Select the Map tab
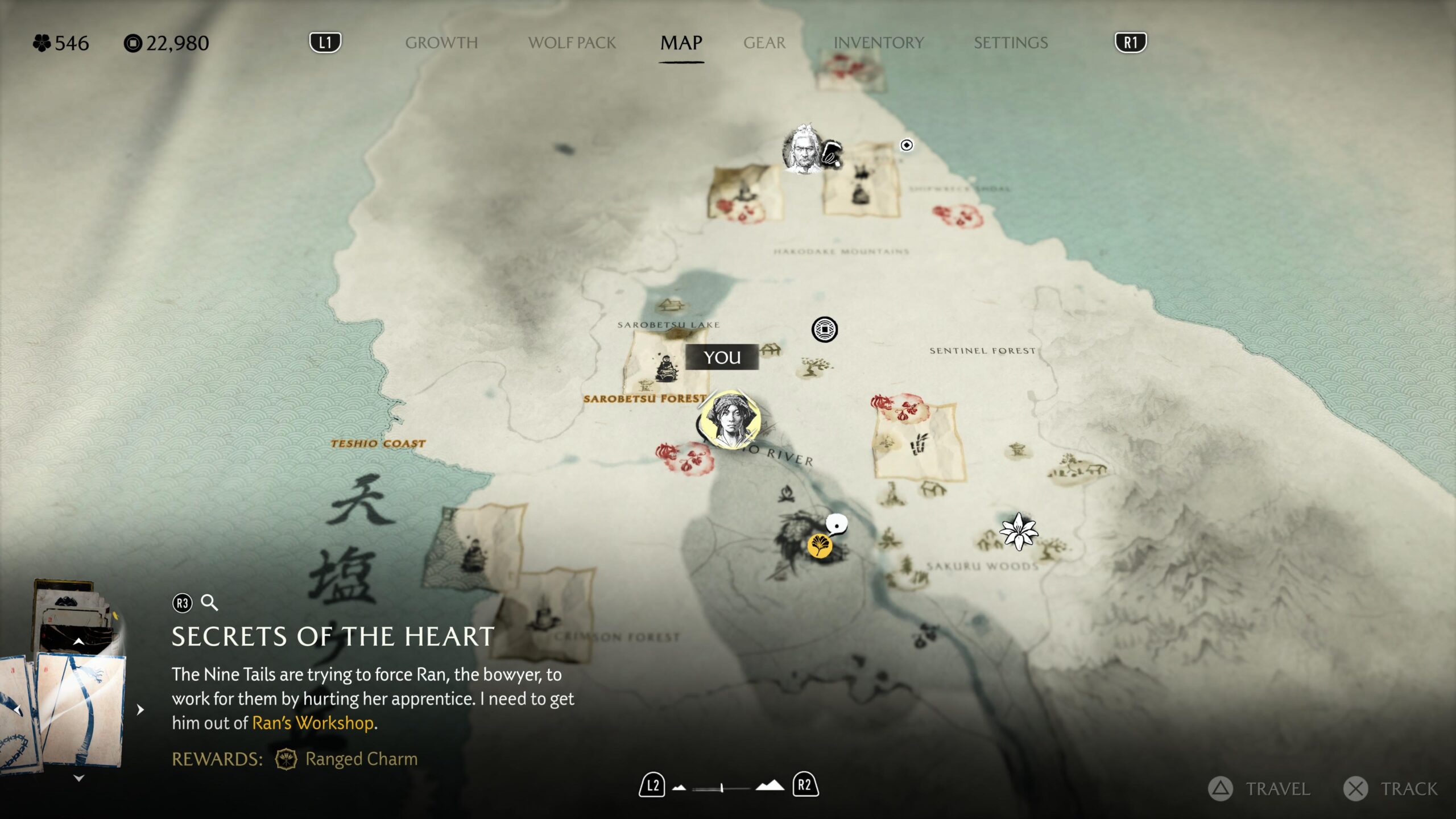Screen dimensions: 1456x819 [x=681, y=43]
